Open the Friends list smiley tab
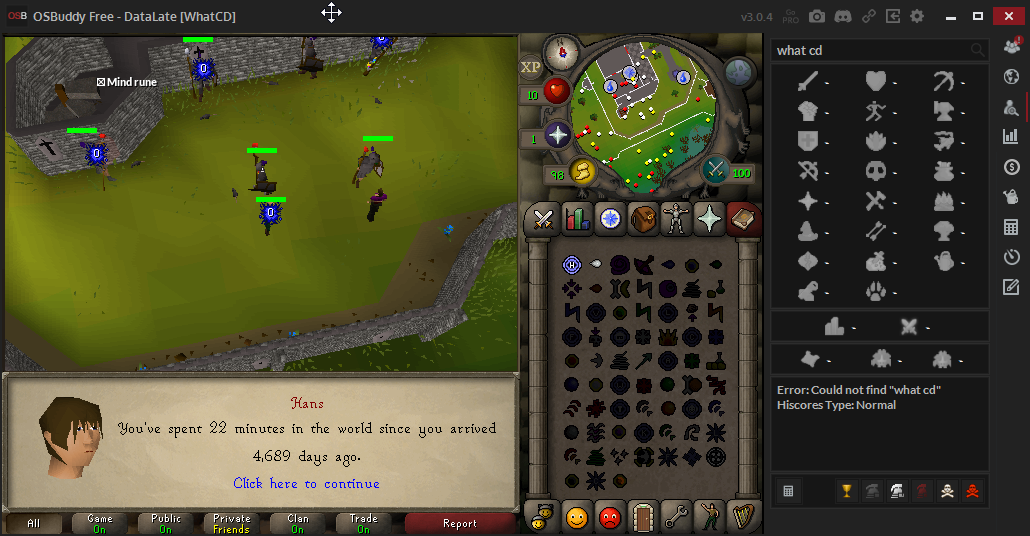This screenshot has height=536, width=1030. coord(577,517)
